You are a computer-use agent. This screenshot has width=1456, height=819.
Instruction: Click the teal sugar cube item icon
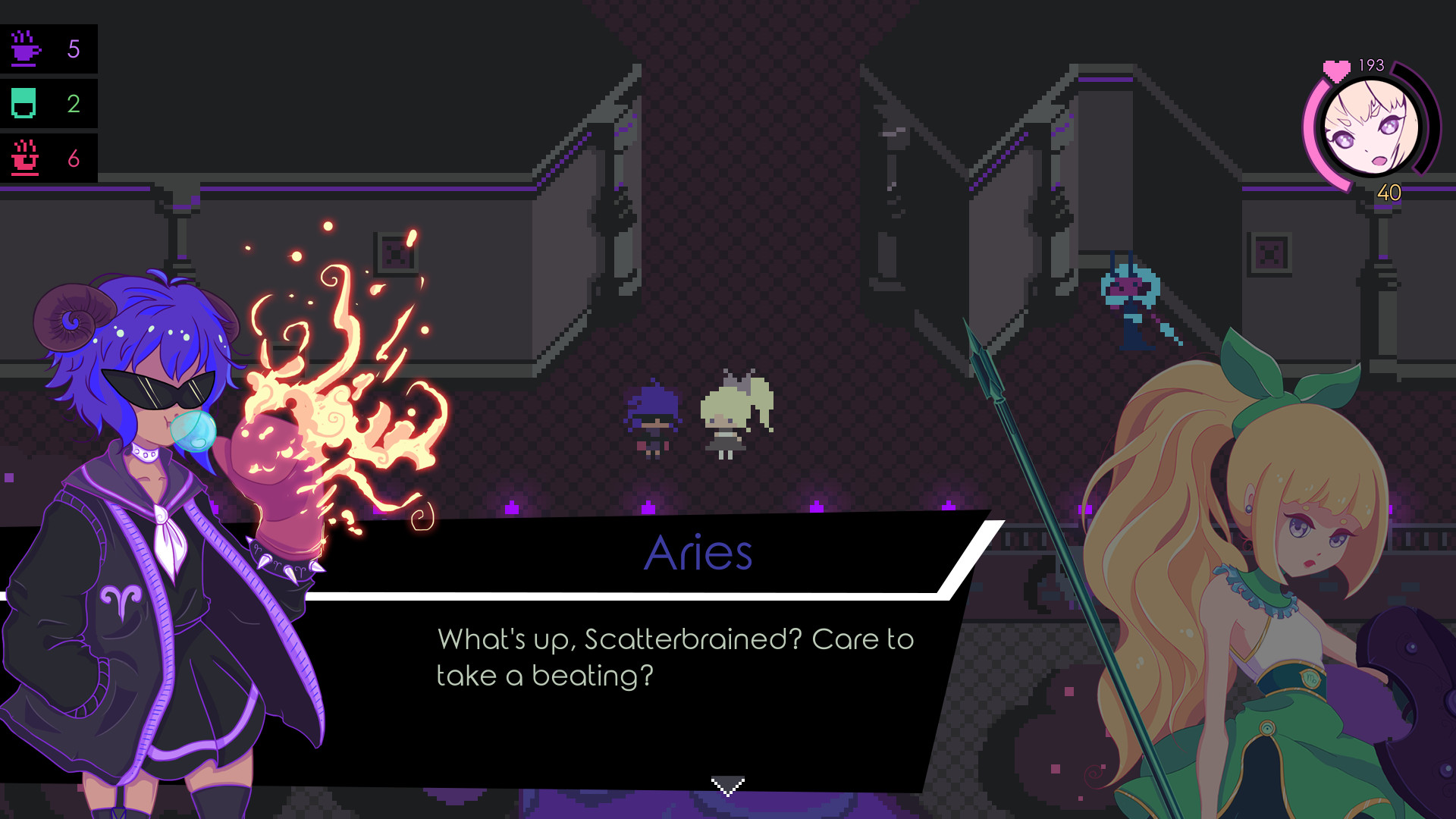[25, 104]
